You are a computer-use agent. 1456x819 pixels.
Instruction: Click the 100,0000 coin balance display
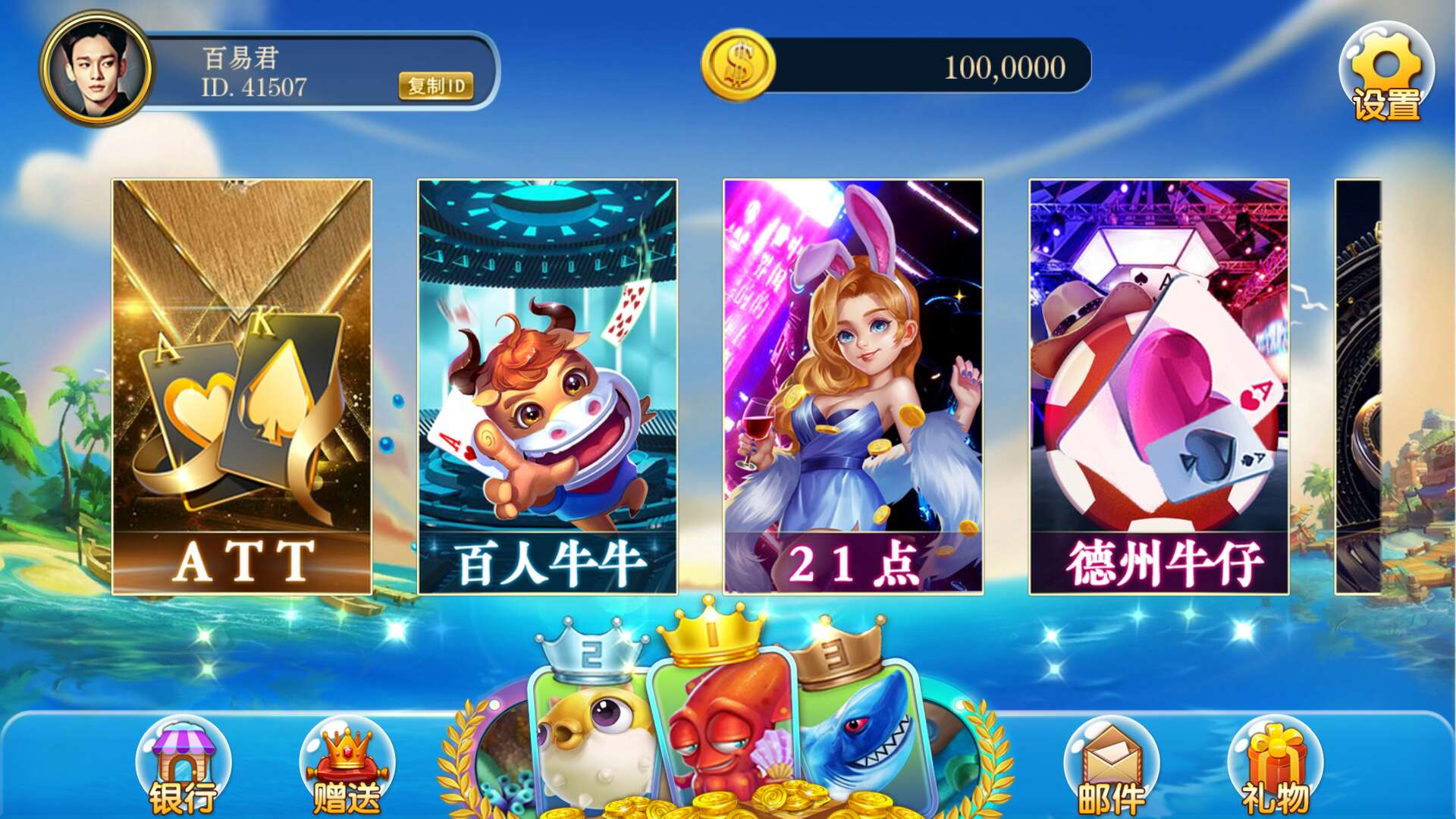1006,68
